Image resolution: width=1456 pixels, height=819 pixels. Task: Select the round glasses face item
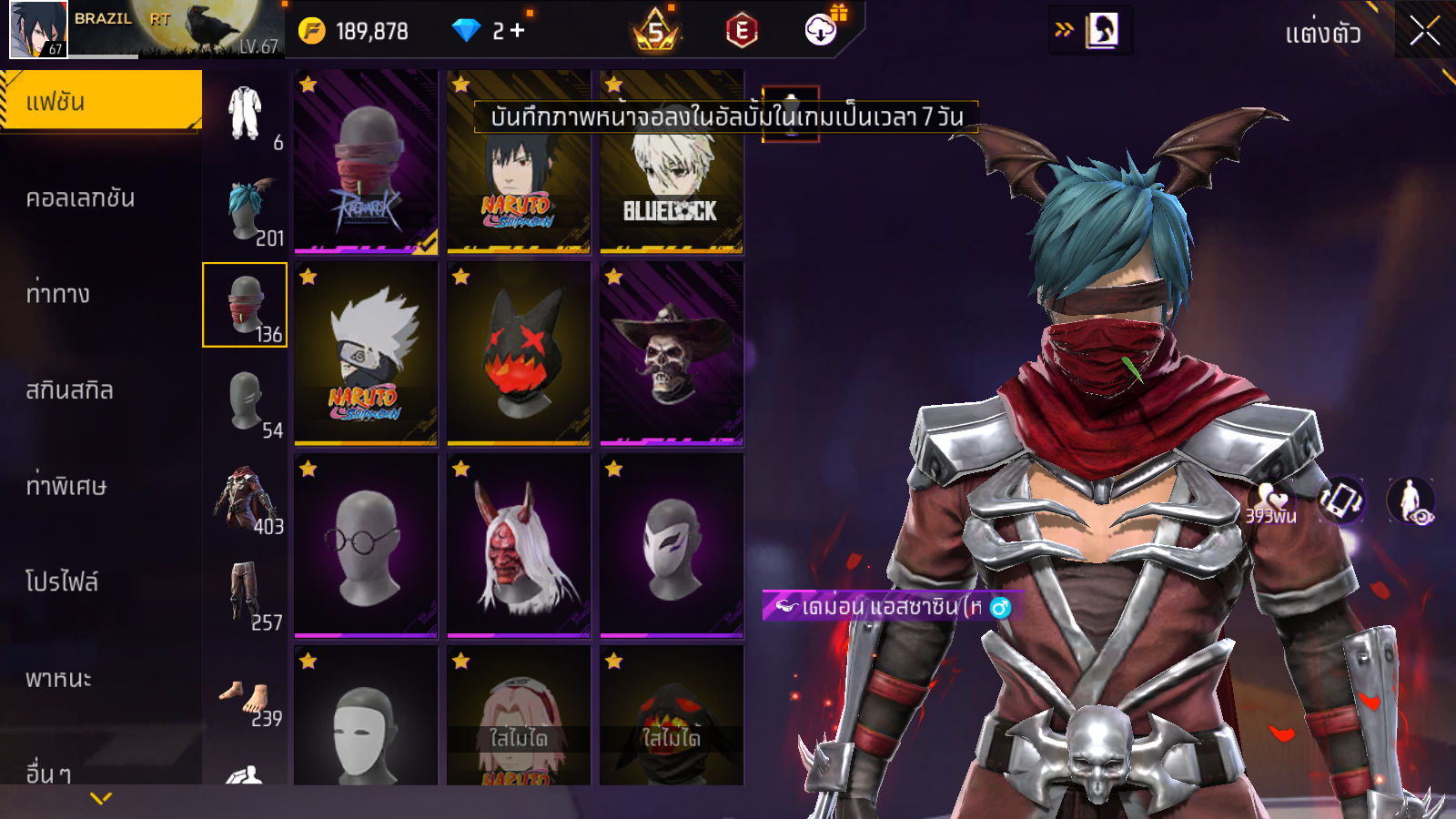point(366,546)
